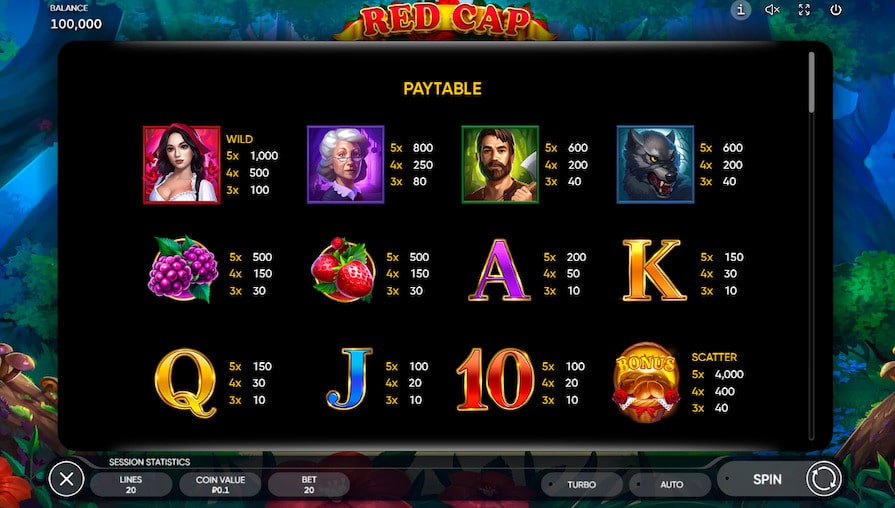This screenshot has width=895, height=508.
Task: Activate Auto spin
Action: [672, 485]
